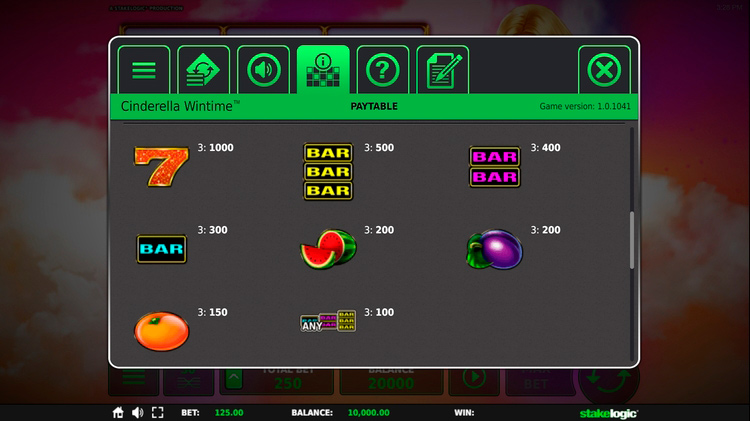750x421 pixels.
Task: Select the highlighted Paytable tab
Action: [323, 70]
